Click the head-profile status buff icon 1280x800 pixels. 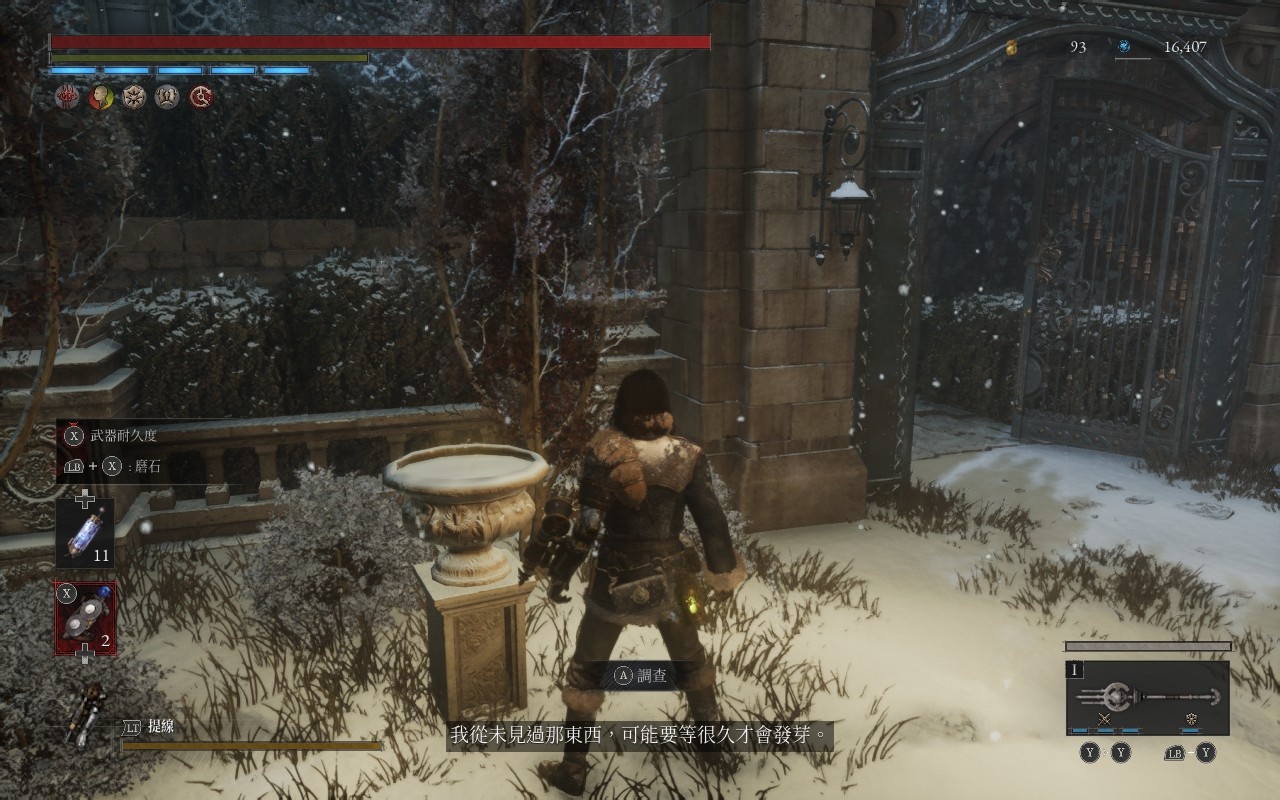tap(100, 97)
